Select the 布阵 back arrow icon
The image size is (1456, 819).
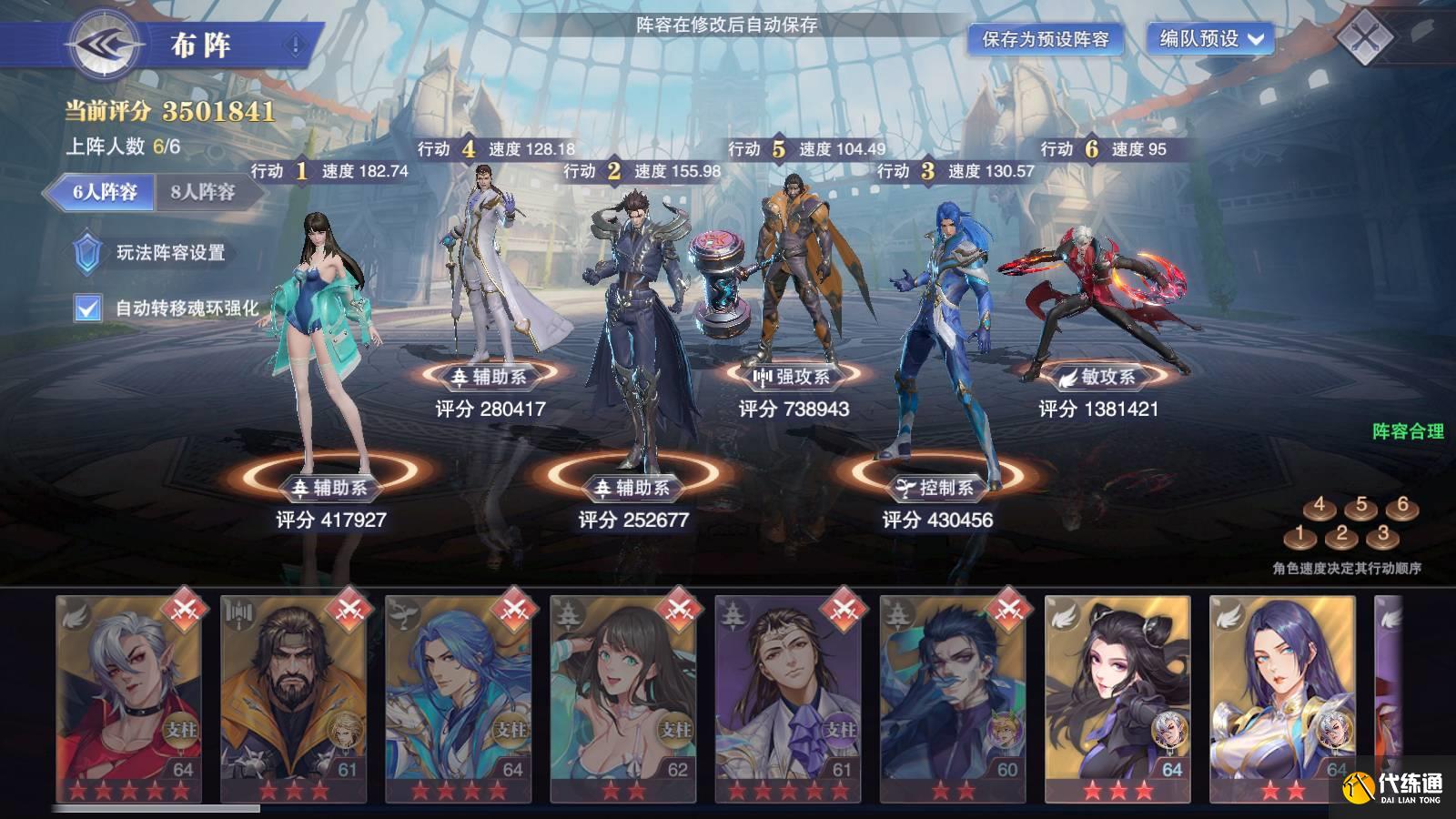103,44
